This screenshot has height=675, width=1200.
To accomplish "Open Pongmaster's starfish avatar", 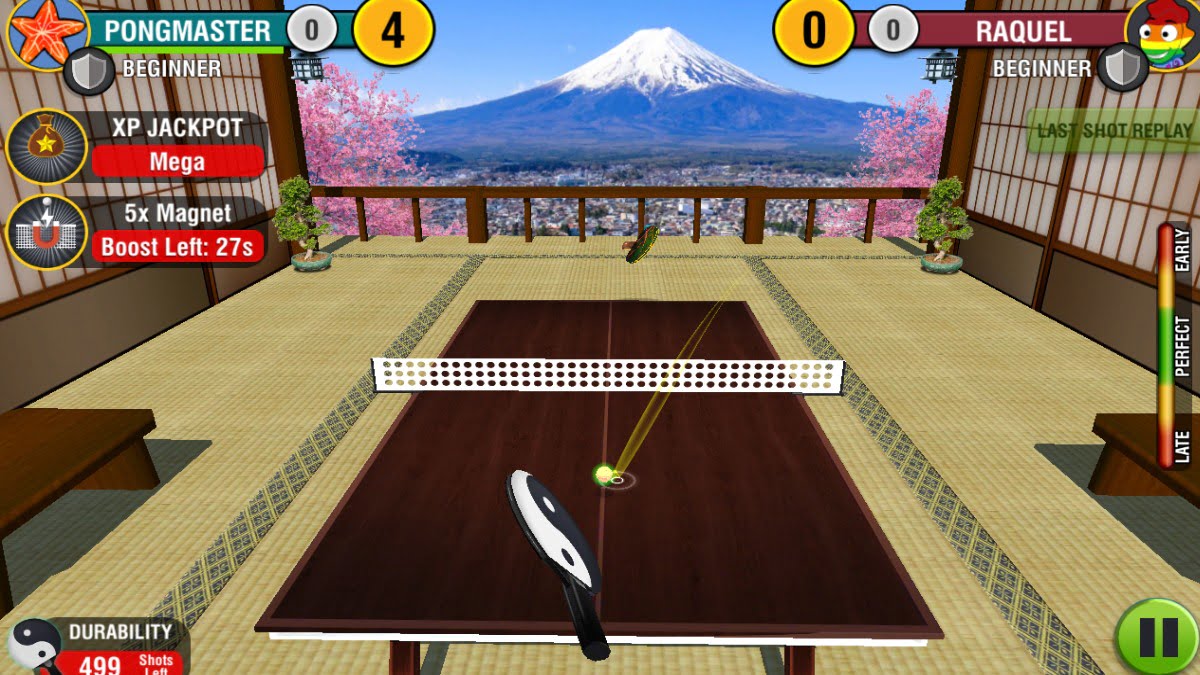I will click(46, 31).
